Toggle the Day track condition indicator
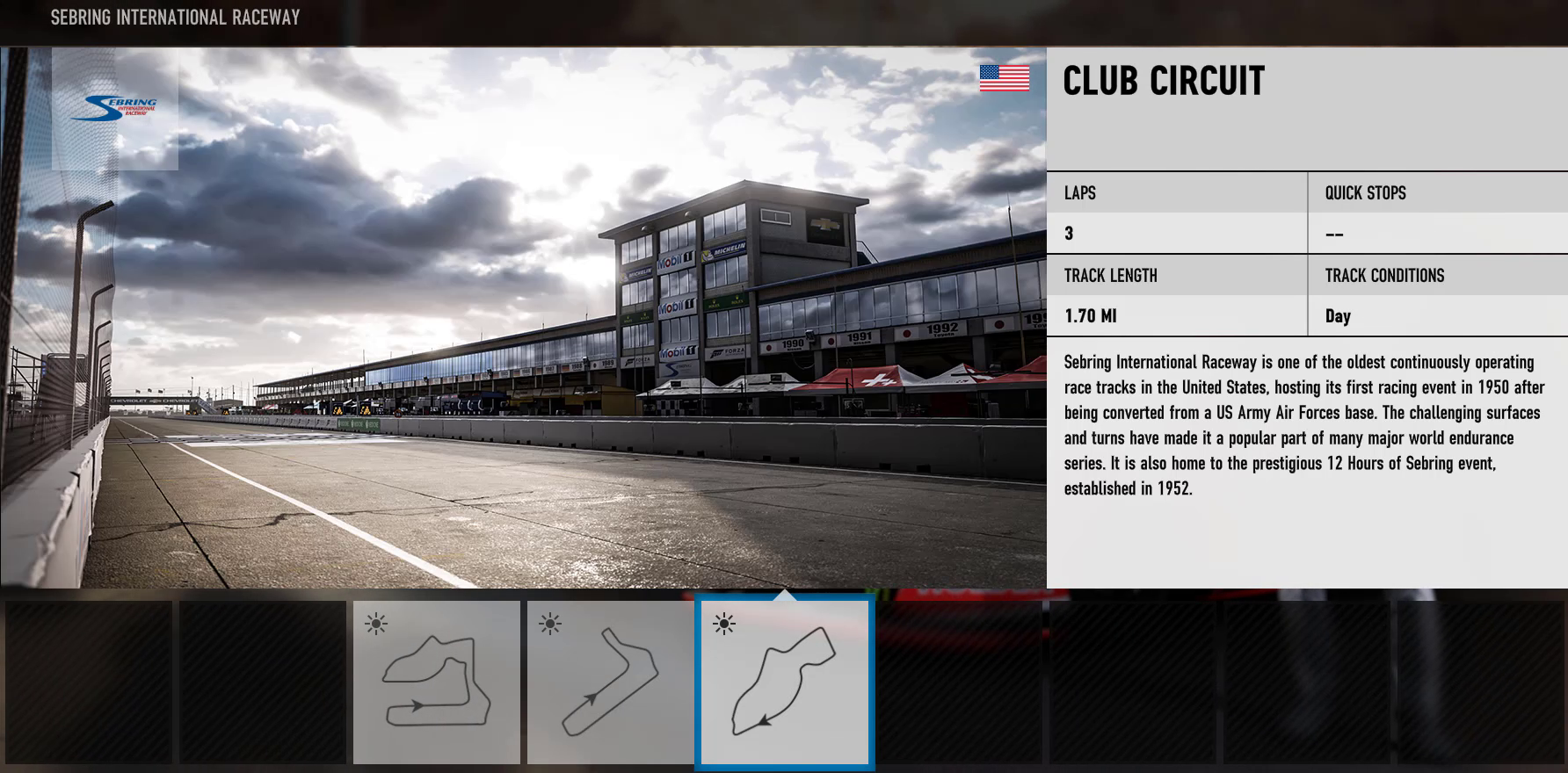 point(1339,315)
